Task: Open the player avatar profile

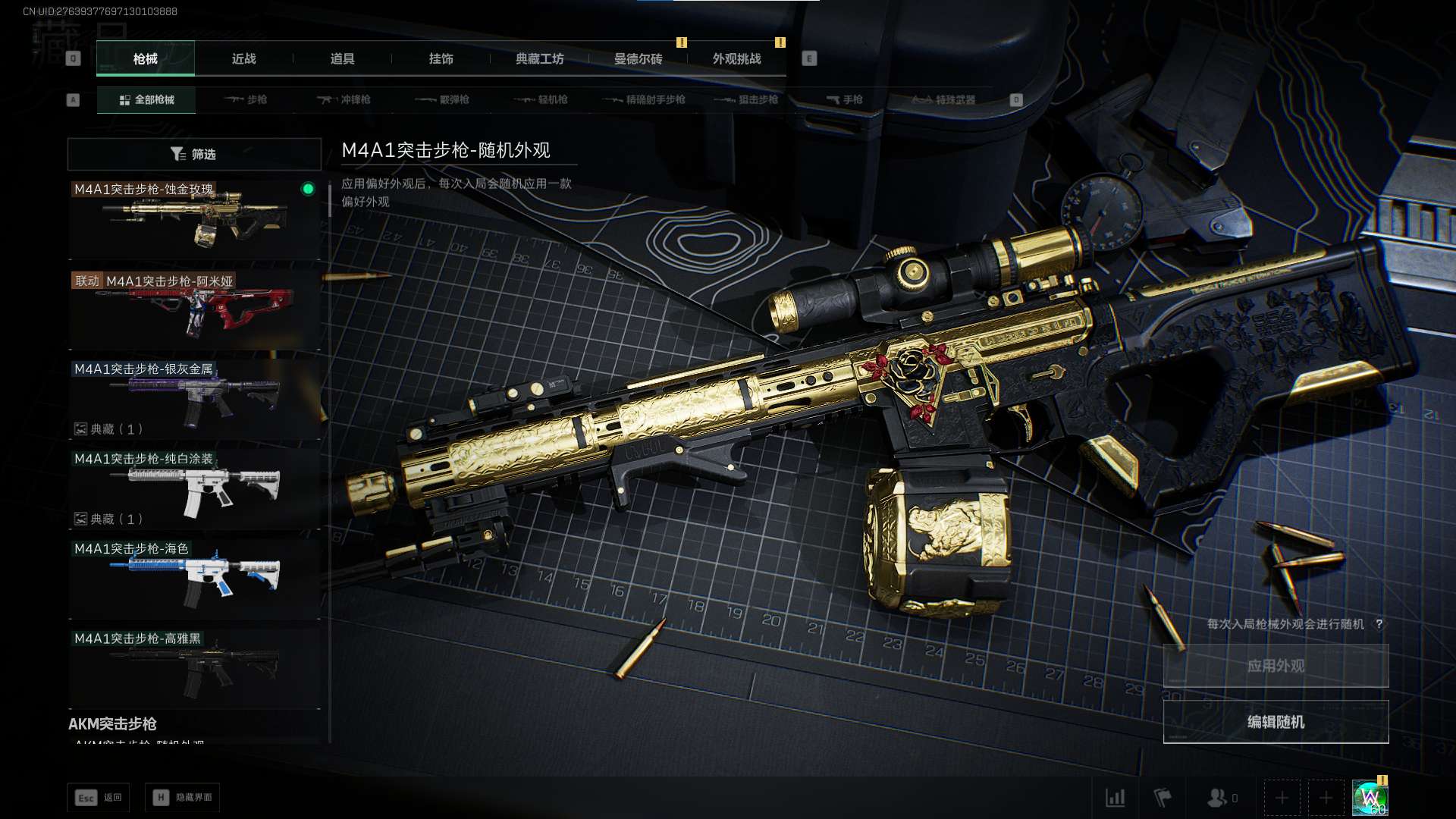Action: pyautogui.click(x=1370, y=798)
